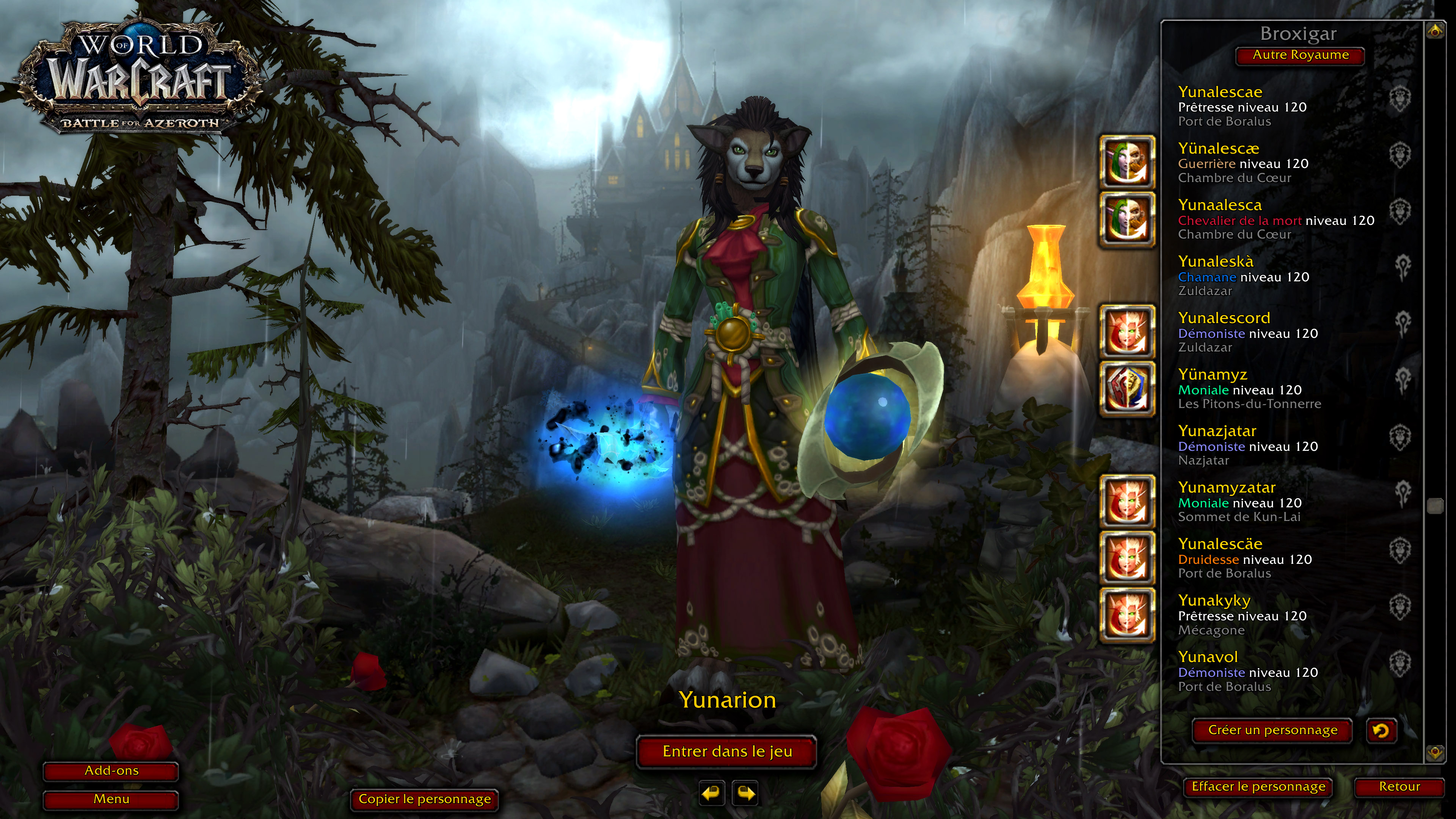
Task: Create a new character
Action: click(x=1272, y=730)
